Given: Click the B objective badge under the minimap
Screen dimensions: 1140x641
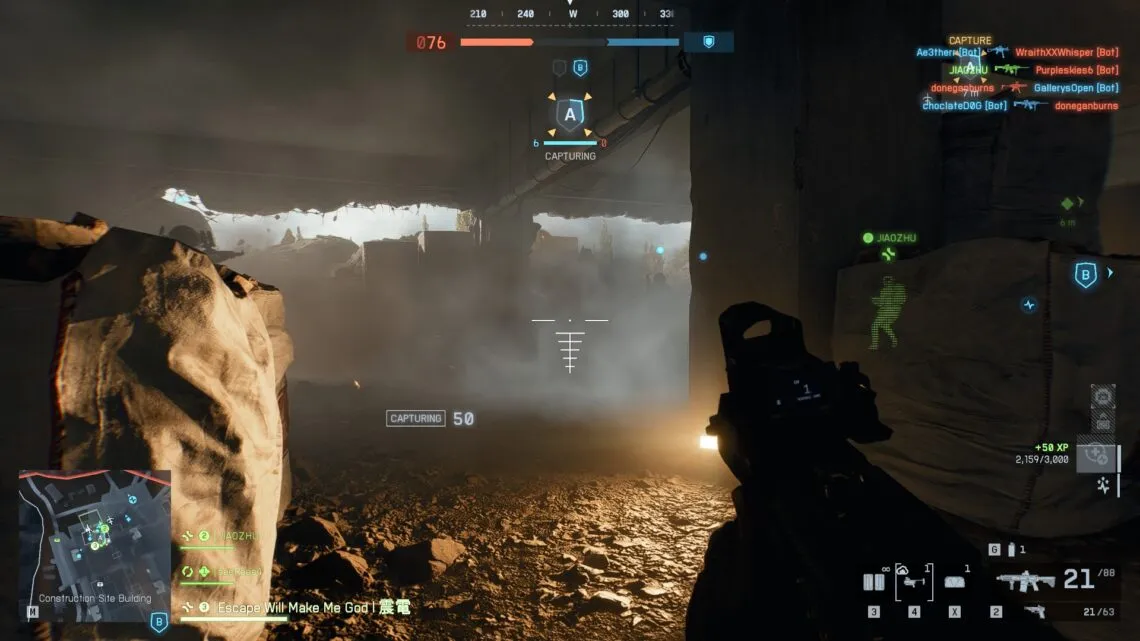Looking at the screenshot, I should pos(159,622).
